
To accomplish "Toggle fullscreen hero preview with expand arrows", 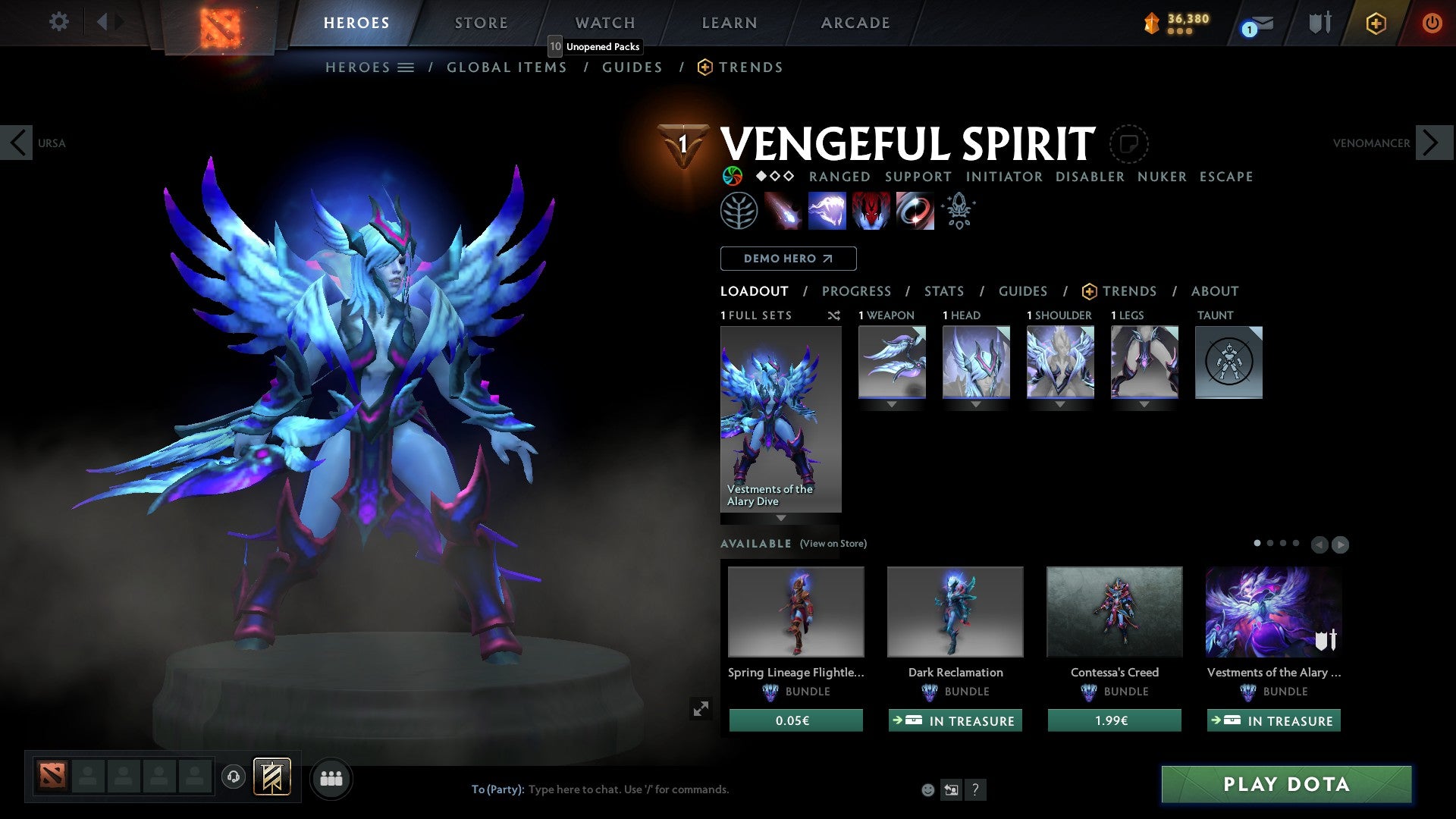I will click(x=701, y=709).
